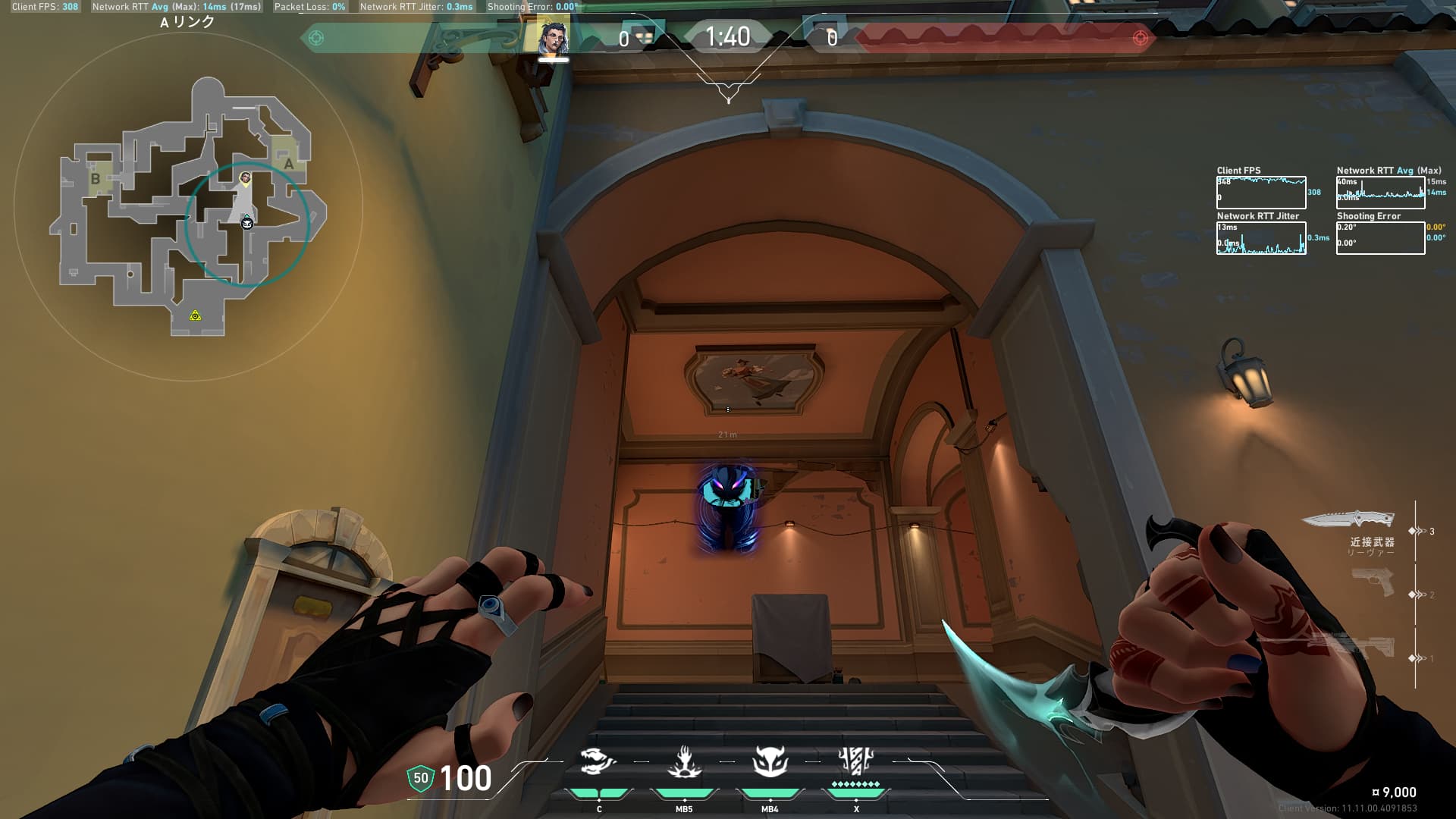Select the C ability icon
This screenshot has height=819, width=1456.
coord(598,762)
